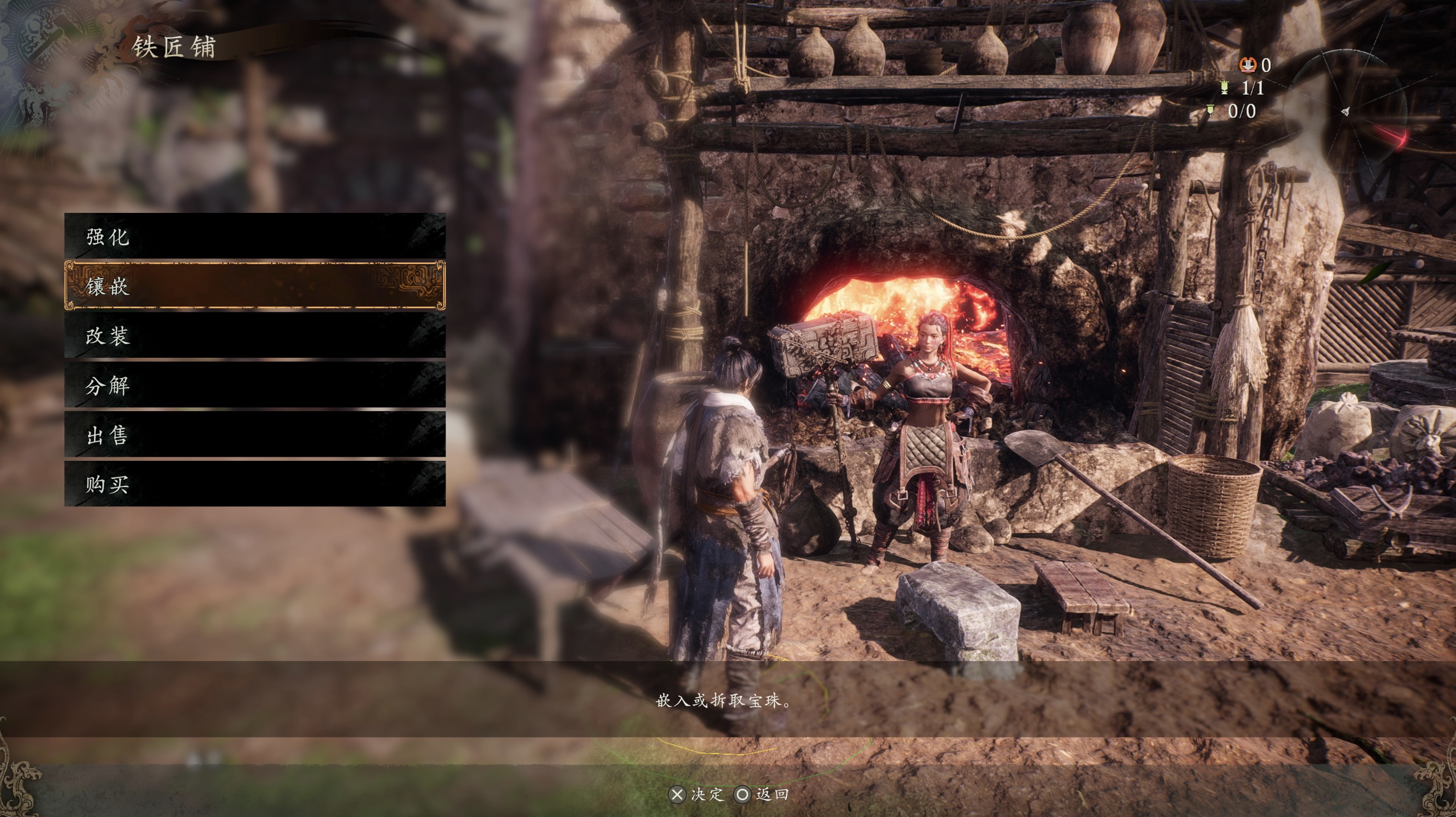This screenshot has width=1456, height=817.
Task: Select the 分解 menu entry
Action: pyautogui.click(x=254, y=385)
